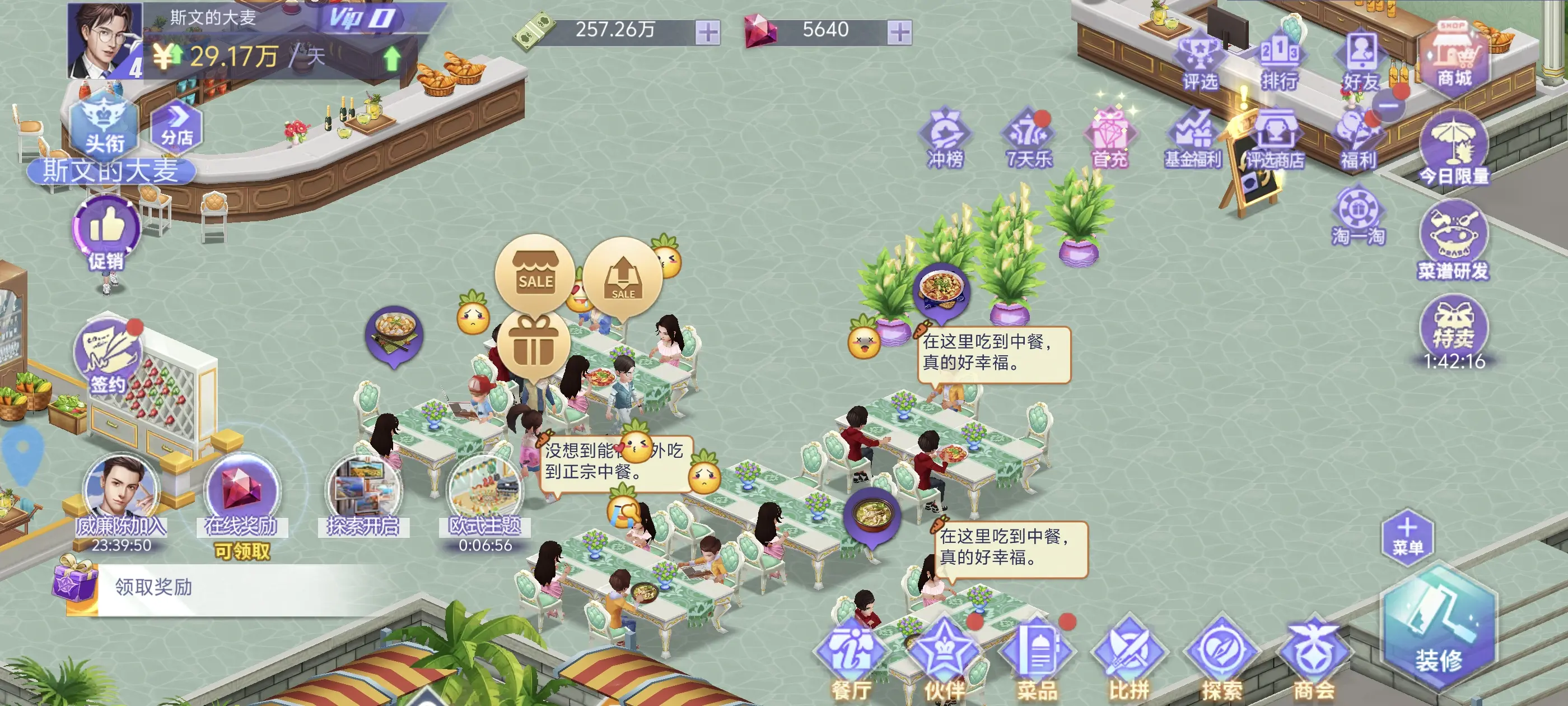This screenshot has width=1568, height=706.
Task: Claim the 领取奖励 reward
Action: point(152,588)
